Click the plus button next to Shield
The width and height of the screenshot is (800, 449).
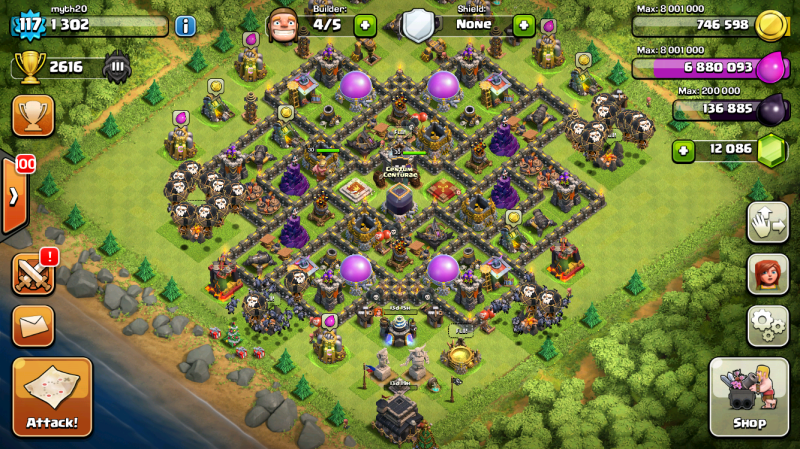523,25
